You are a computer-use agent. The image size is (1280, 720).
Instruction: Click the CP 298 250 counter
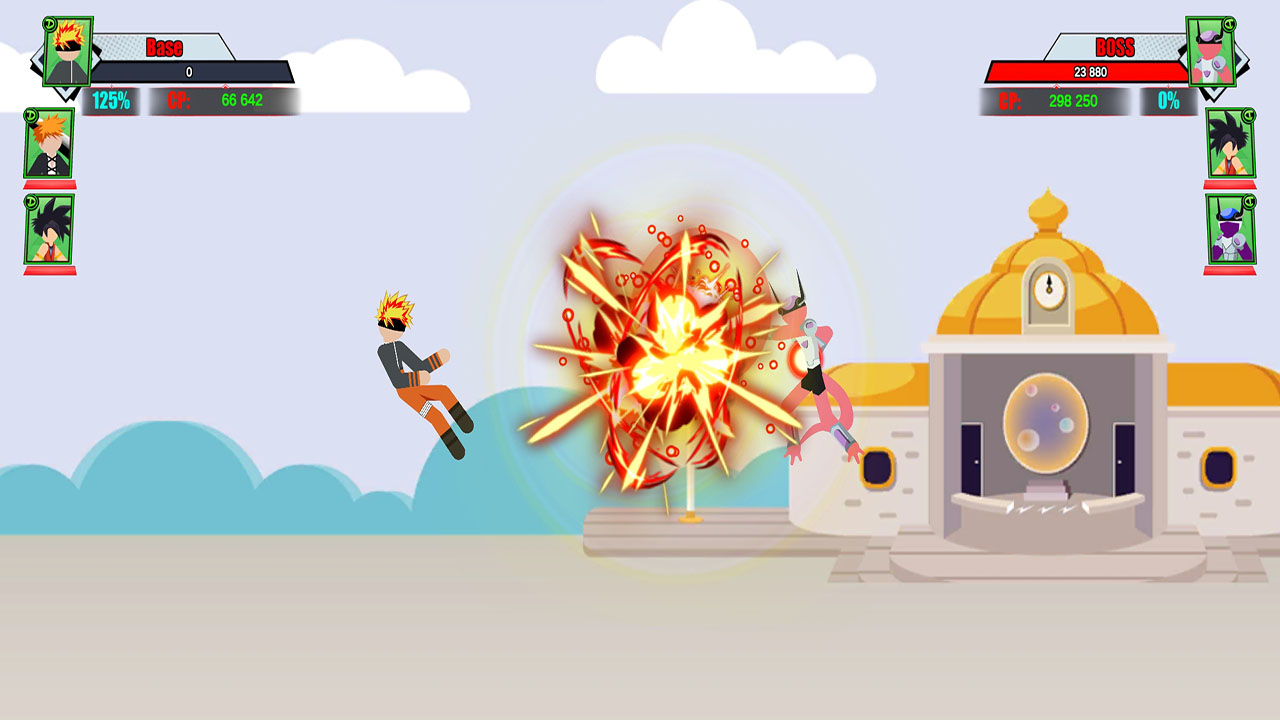(x=1046, y=100)
